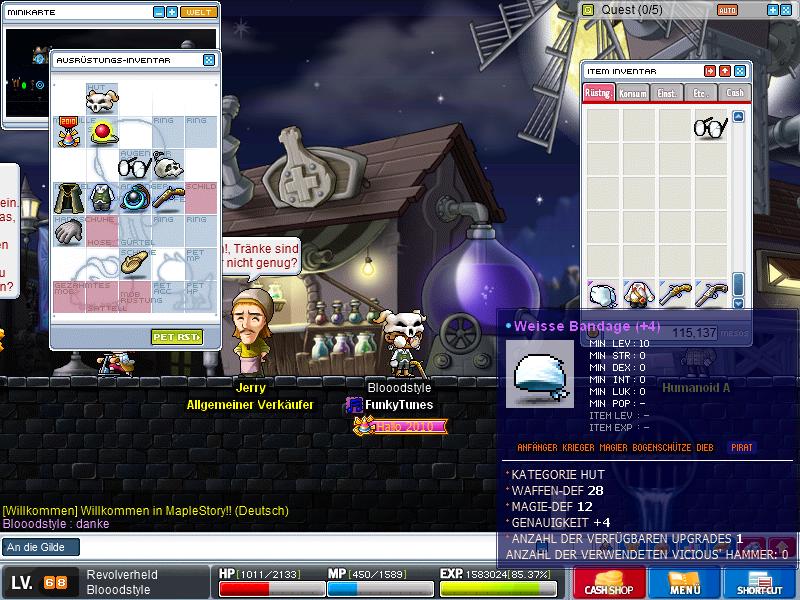Open the game MENU button
The height and width of the screenshot is (600, 800).
684,582
